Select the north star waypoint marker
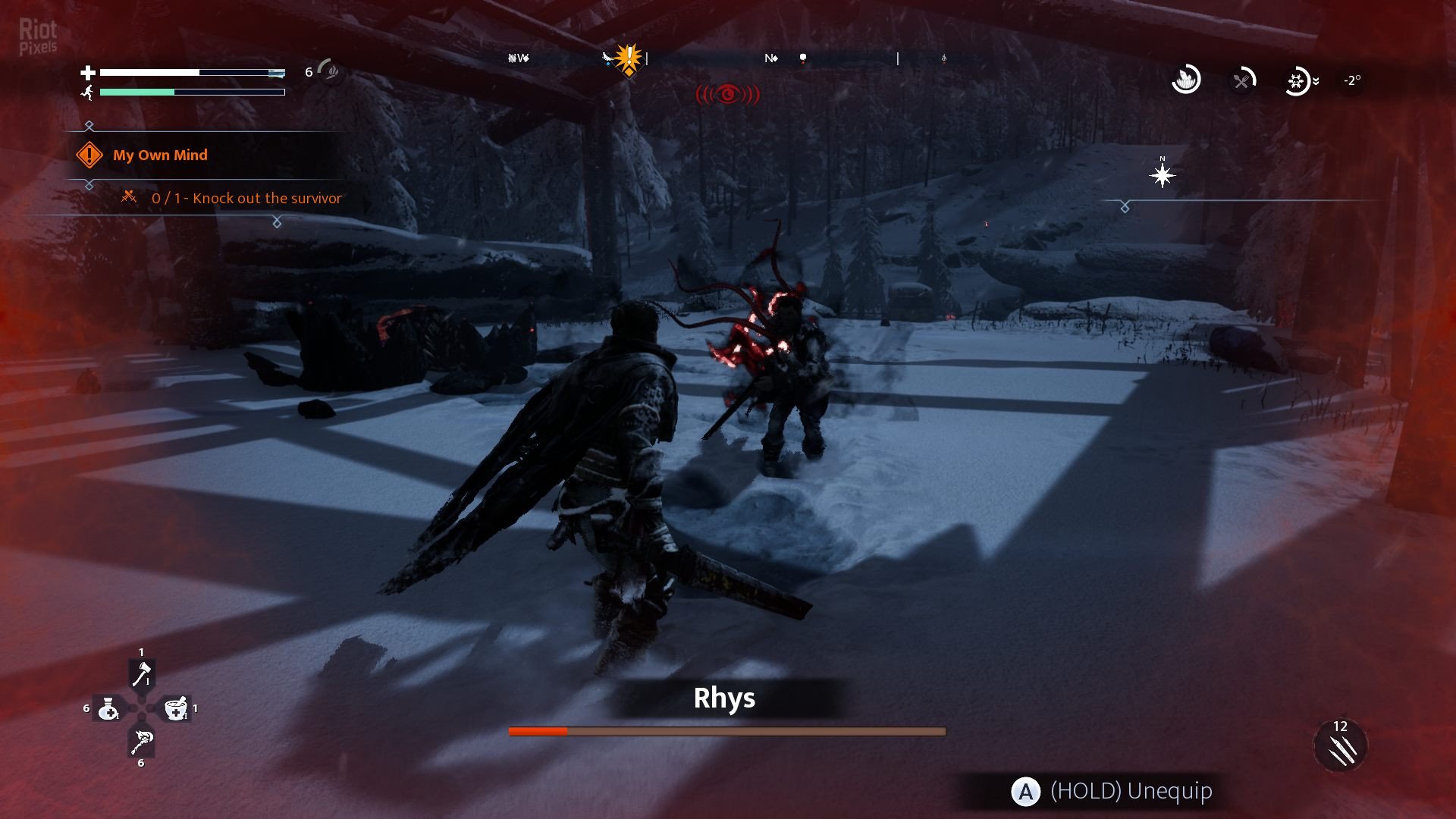Viewport: 1456px width, 819px height. [1162, 176]
